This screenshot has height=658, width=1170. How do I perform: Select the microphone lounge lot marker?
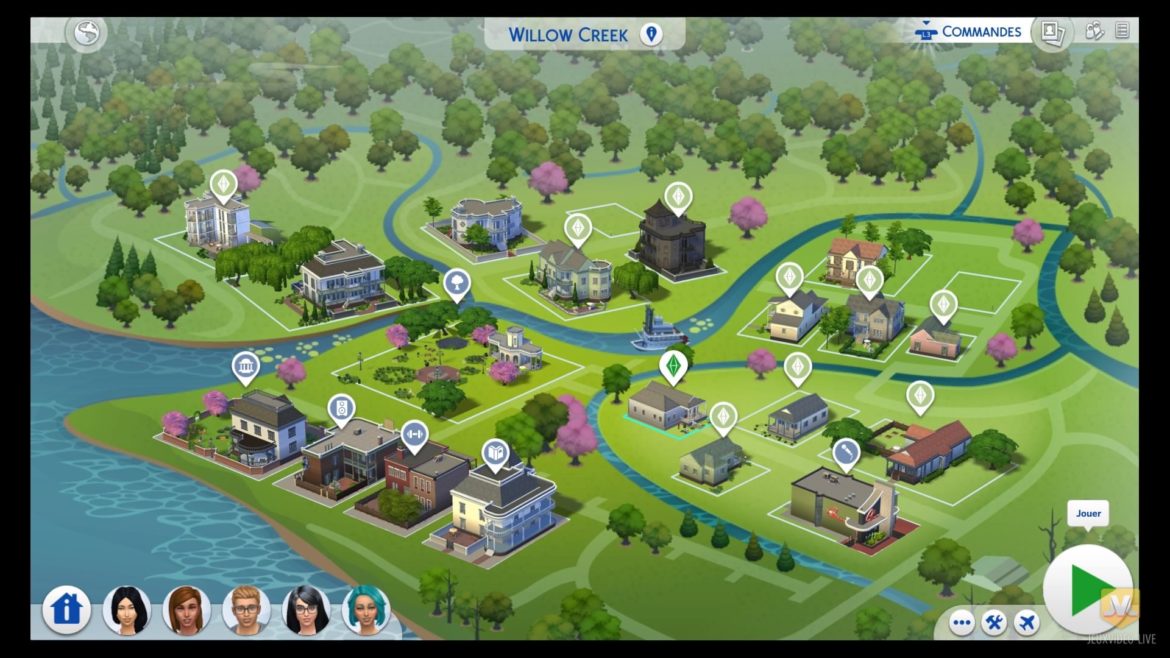click(846, 453)
